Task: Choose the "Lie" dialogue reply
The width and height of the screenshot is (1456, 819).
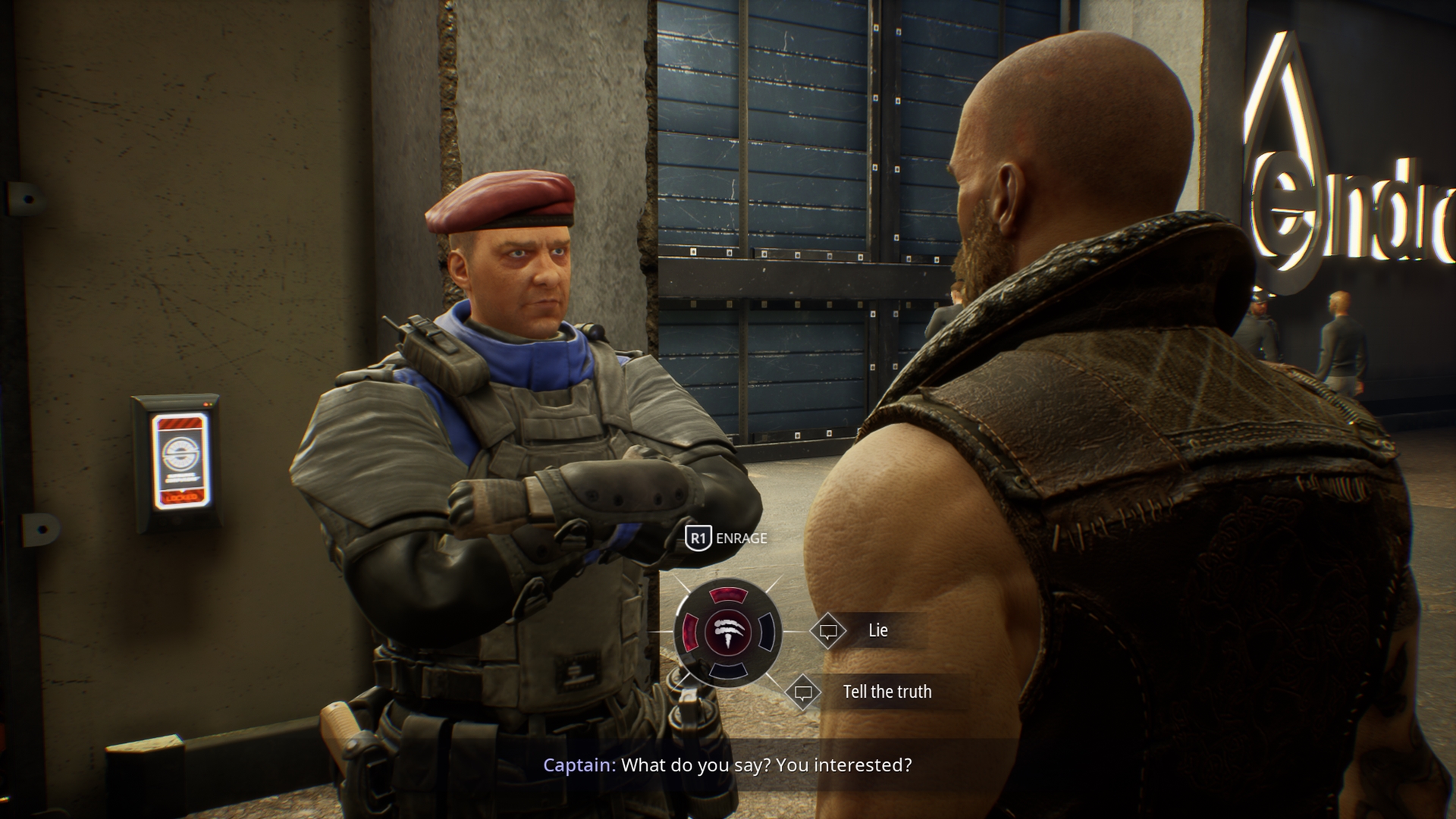Action: click(x=877, y=631)
